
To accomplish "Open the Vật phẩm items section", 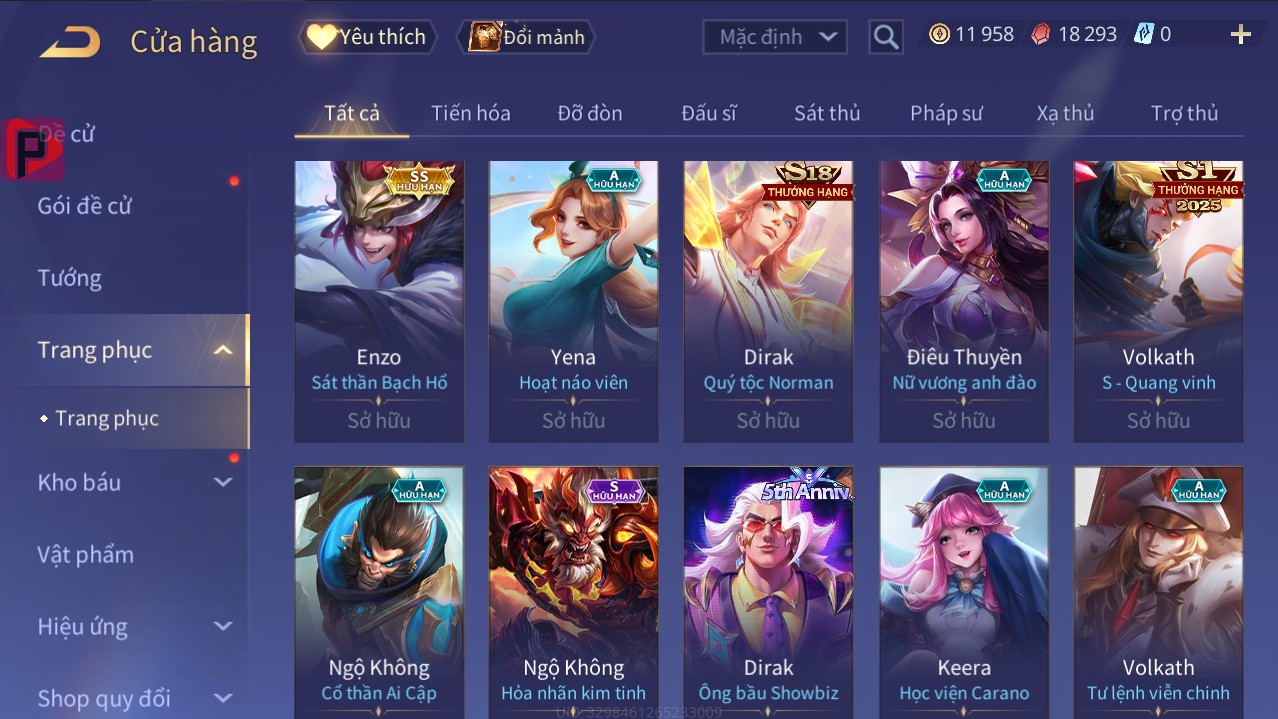I will click(x=86, y=554).
